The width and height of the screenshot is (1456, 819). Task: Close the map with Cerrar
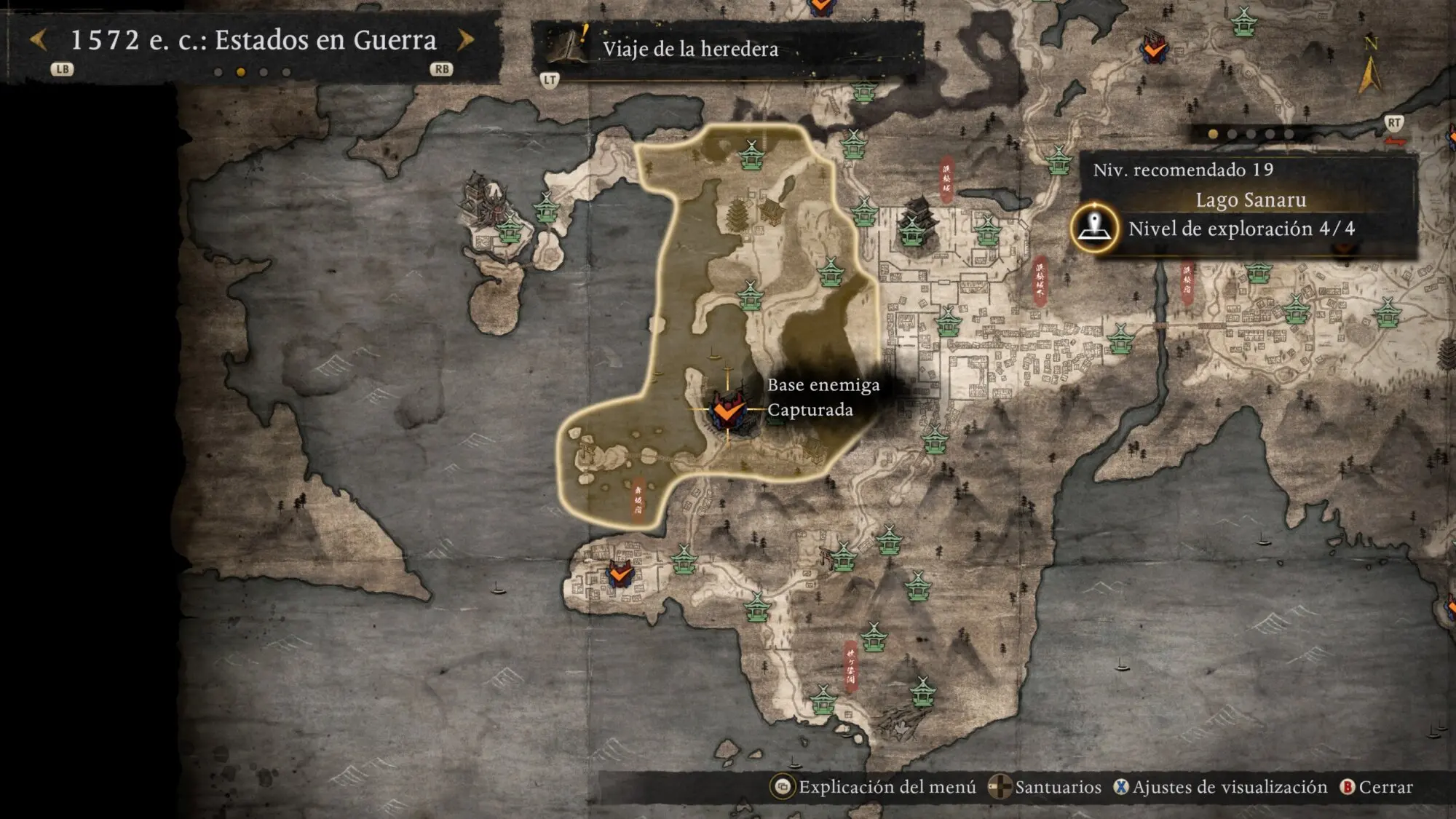tap(1377, 787)
